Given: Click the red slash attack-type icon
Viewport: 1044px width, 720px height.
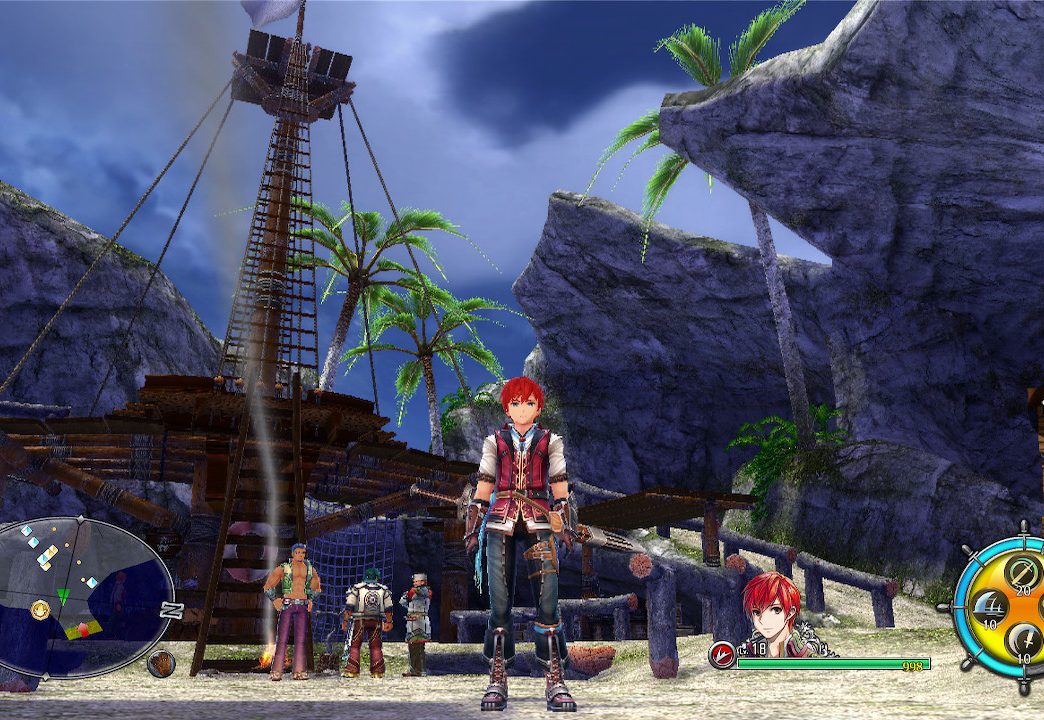Looking at the screenshot, I should [721, 656].
